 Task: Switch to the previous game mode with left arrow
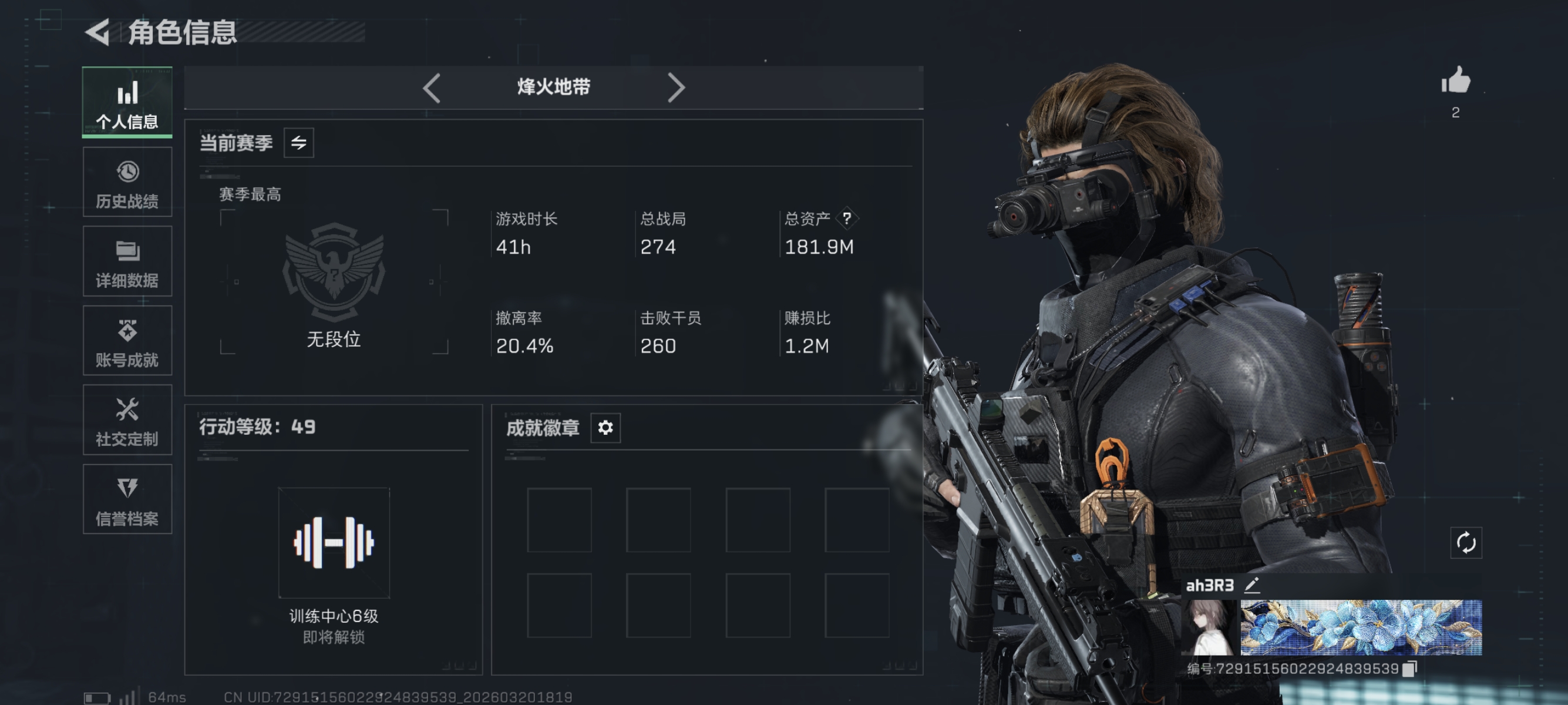tap(432, 87)
